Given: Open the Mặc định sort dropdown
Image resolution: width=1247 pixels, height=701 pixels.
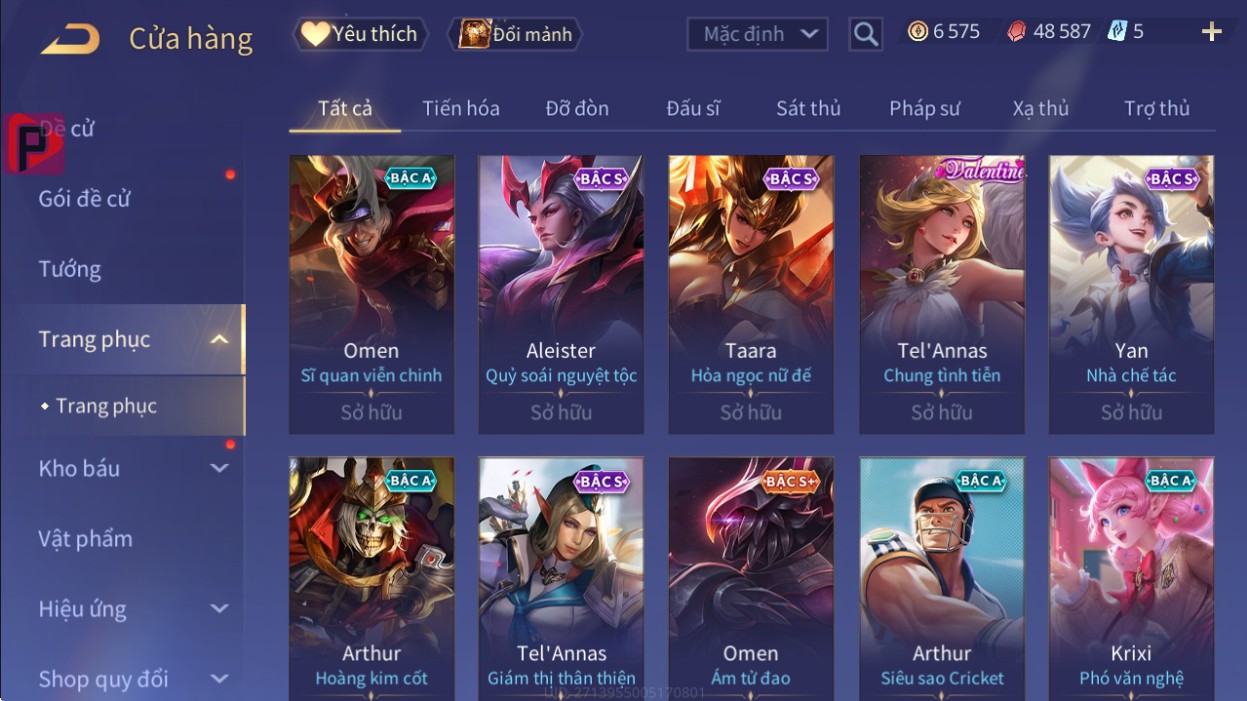Looking at the screenshot, I should coord(757,34).
